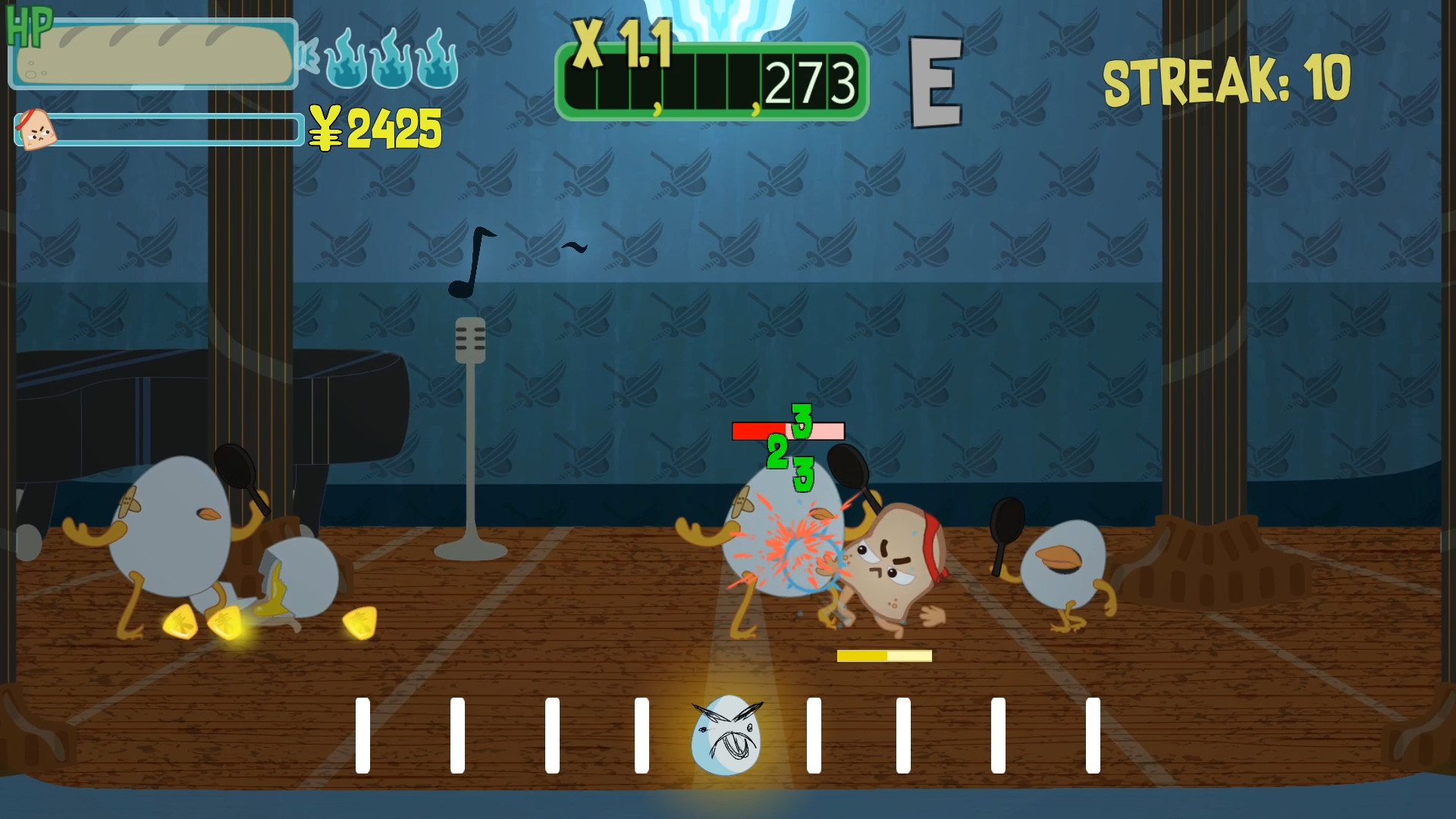The height and width of the screenshot is (819, 1456).
Task: Click the toast stamina gauge below the fight
Action: tap(884, 655)
